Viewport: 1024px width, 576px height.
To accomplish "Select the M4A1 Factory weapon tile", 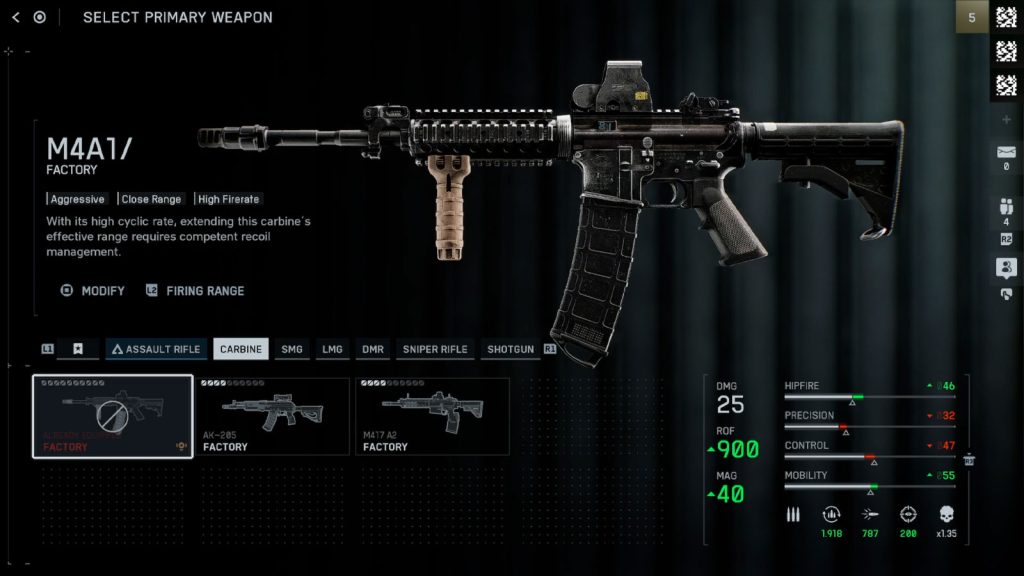I will (x=113, y=416).
